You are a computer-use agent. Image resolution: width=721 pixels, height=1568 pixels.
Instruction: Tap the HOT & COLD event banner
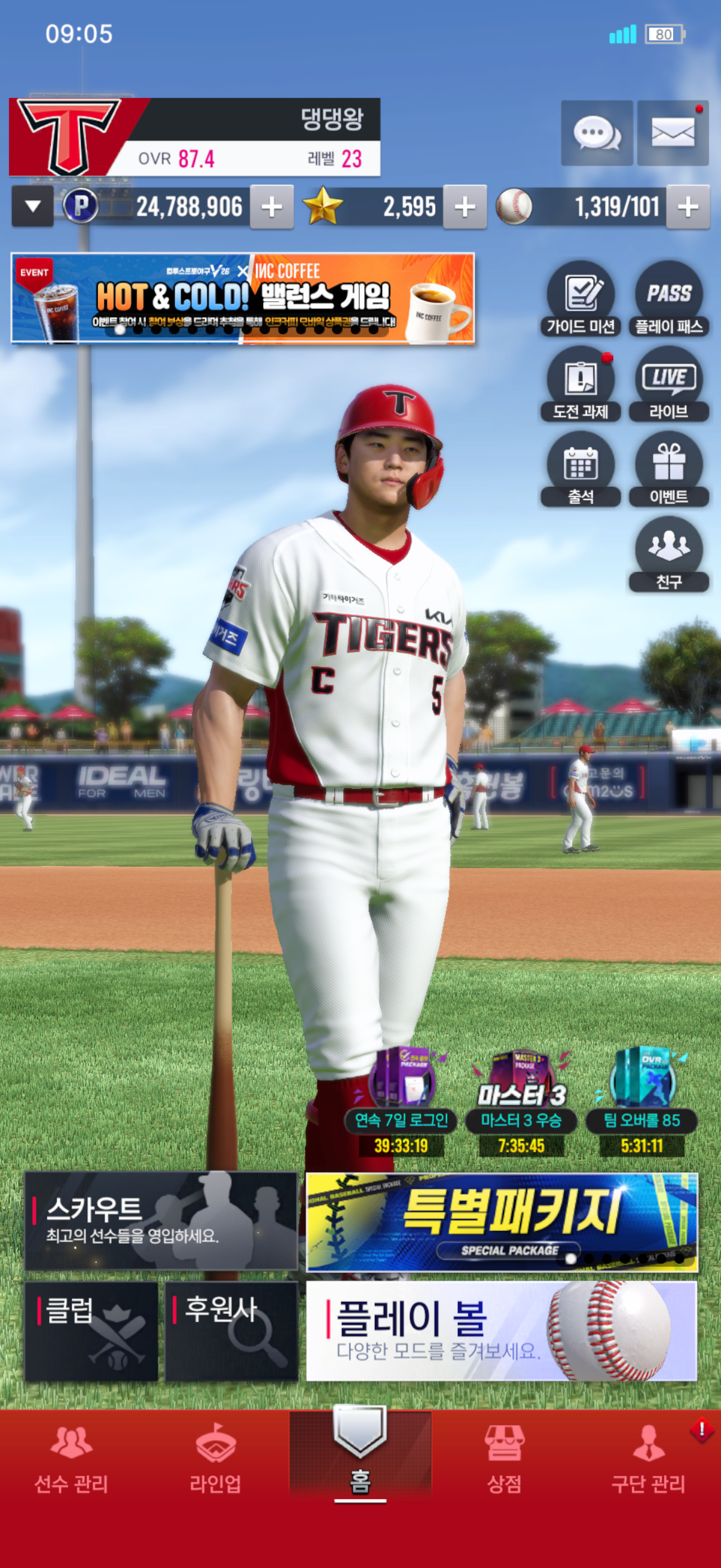coord(243,298)
